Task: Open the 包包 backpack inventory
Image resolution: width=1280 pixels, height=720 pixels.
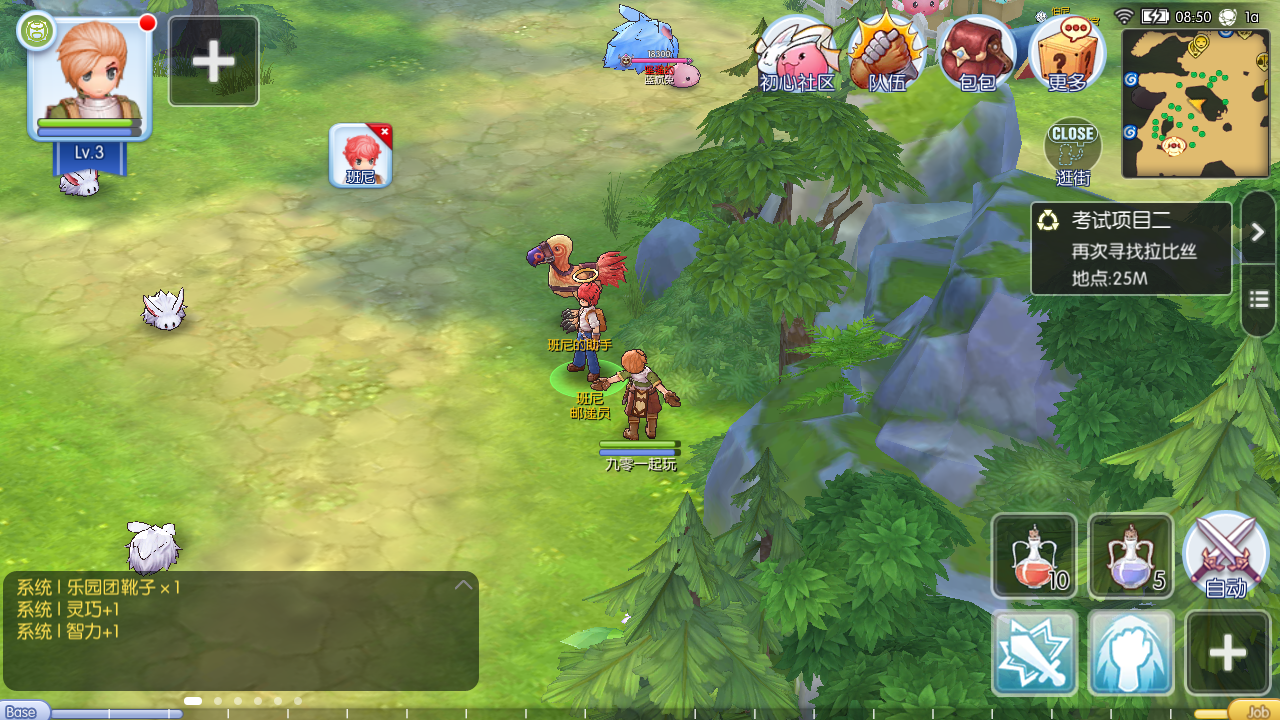Action: tap(977, 54)
